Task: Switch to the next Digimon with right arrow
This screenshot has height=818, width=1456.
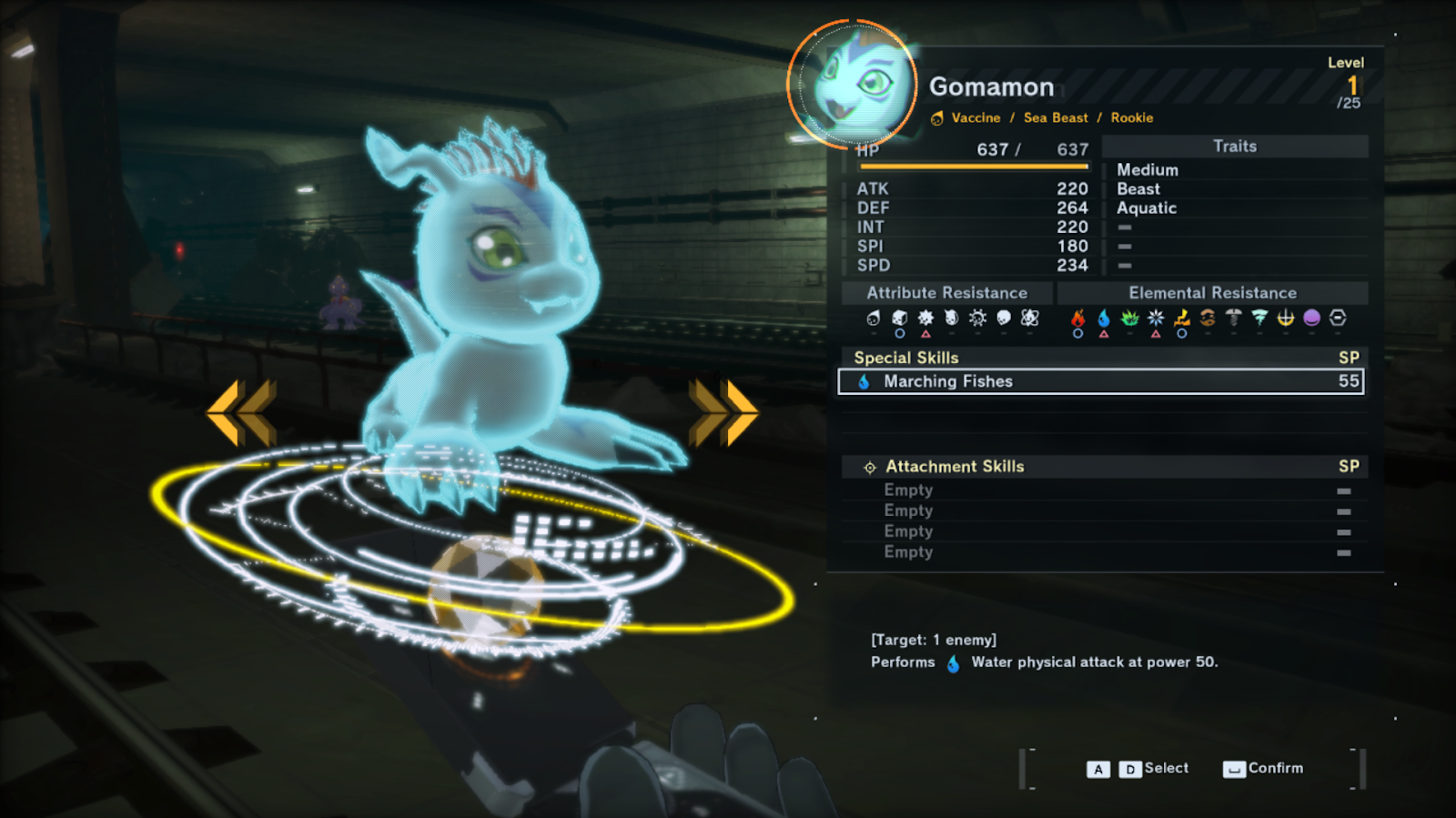Action: [723, 413]
